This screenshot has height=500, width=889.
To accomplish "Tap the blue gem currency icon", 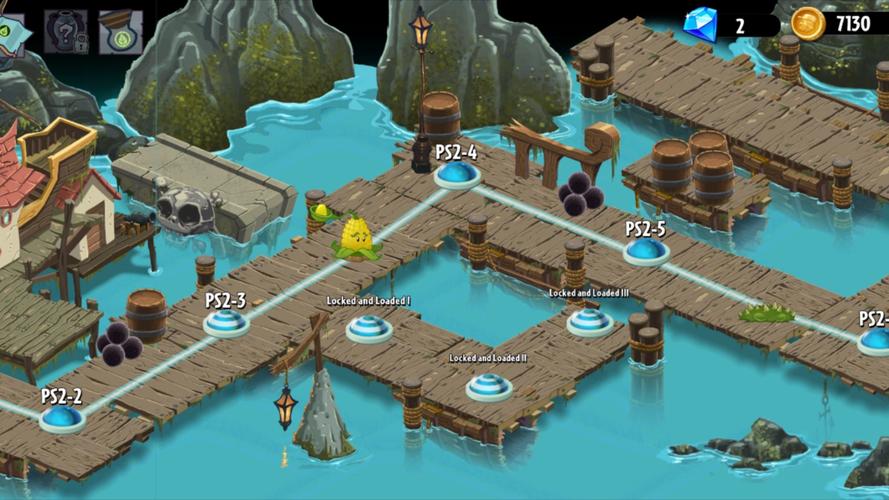I will tap(700, 23).
